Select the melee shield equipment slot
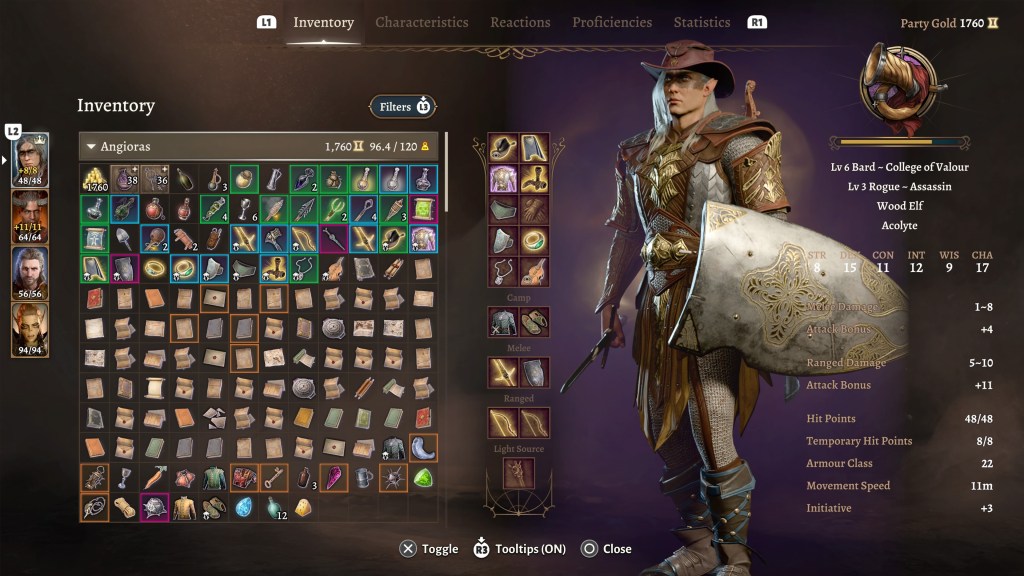 pos(535,372)
